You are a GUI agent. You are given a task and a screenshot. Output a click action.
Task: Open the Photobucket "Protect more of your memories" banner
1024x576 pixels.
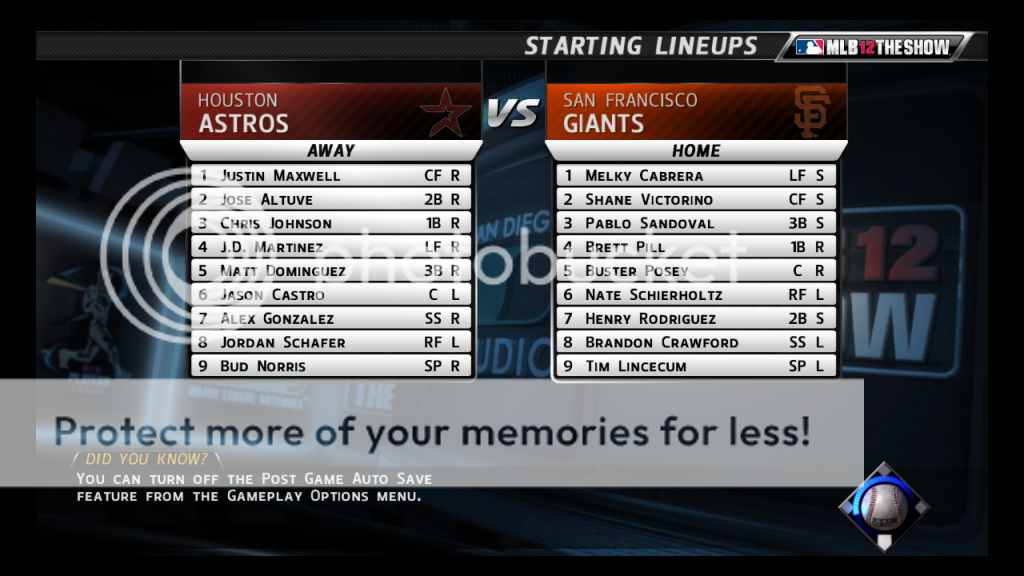431,432
